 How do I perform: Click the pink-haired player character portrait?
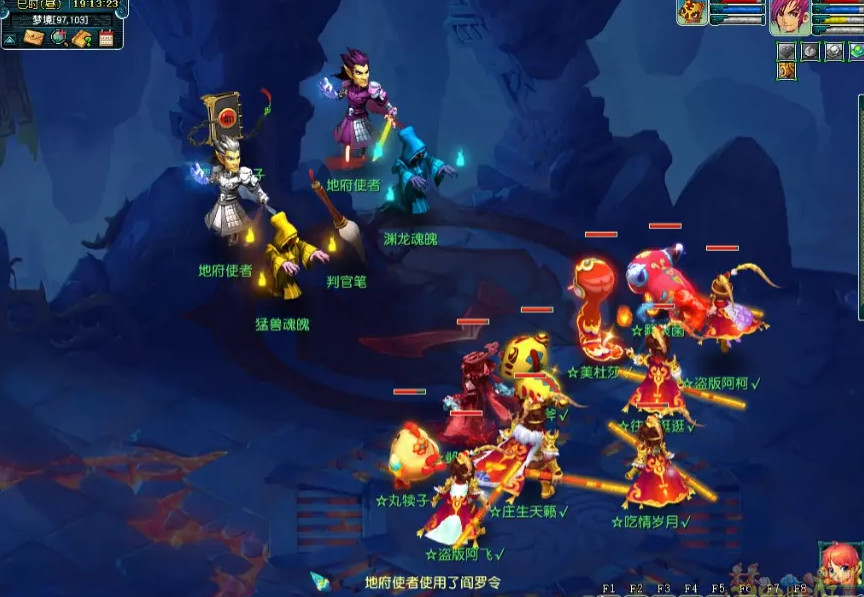(789, 15)
